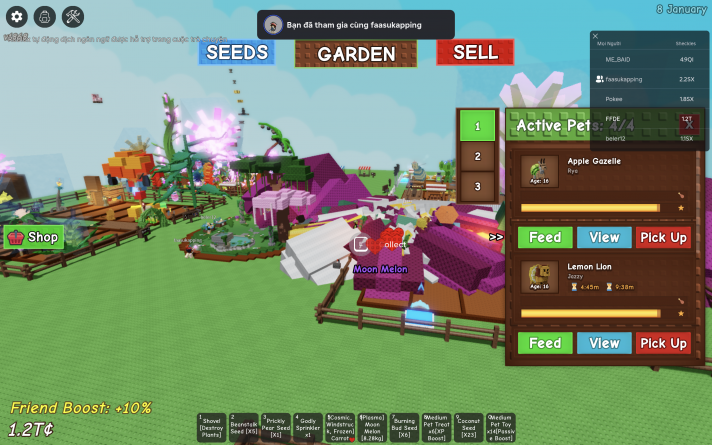Teleport to the Sell stand
This screenshot has width=712, height=445.
point(474,53)
